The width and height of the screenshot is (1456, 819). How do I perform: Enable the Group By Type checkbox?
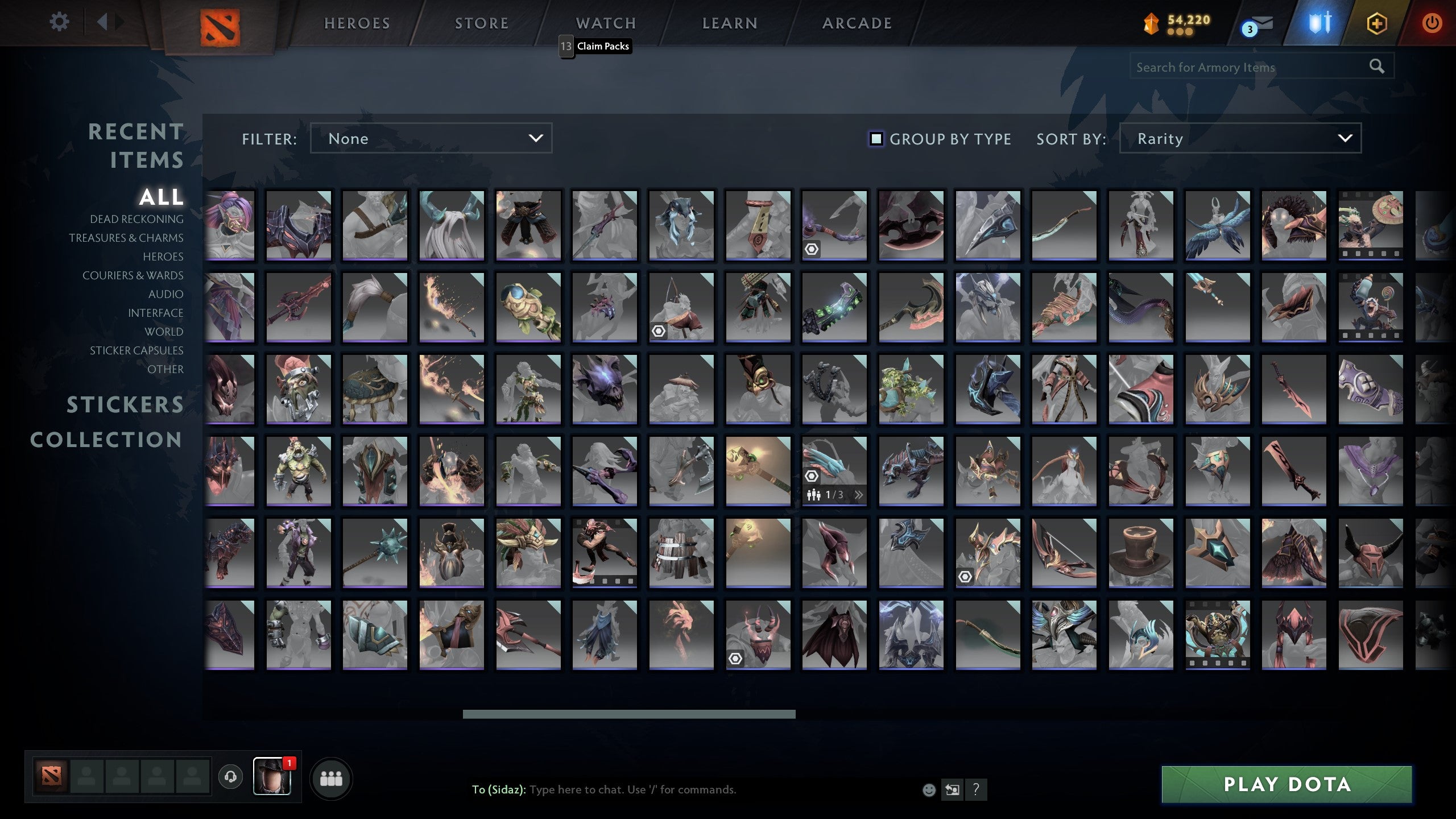tap(875, 138)
